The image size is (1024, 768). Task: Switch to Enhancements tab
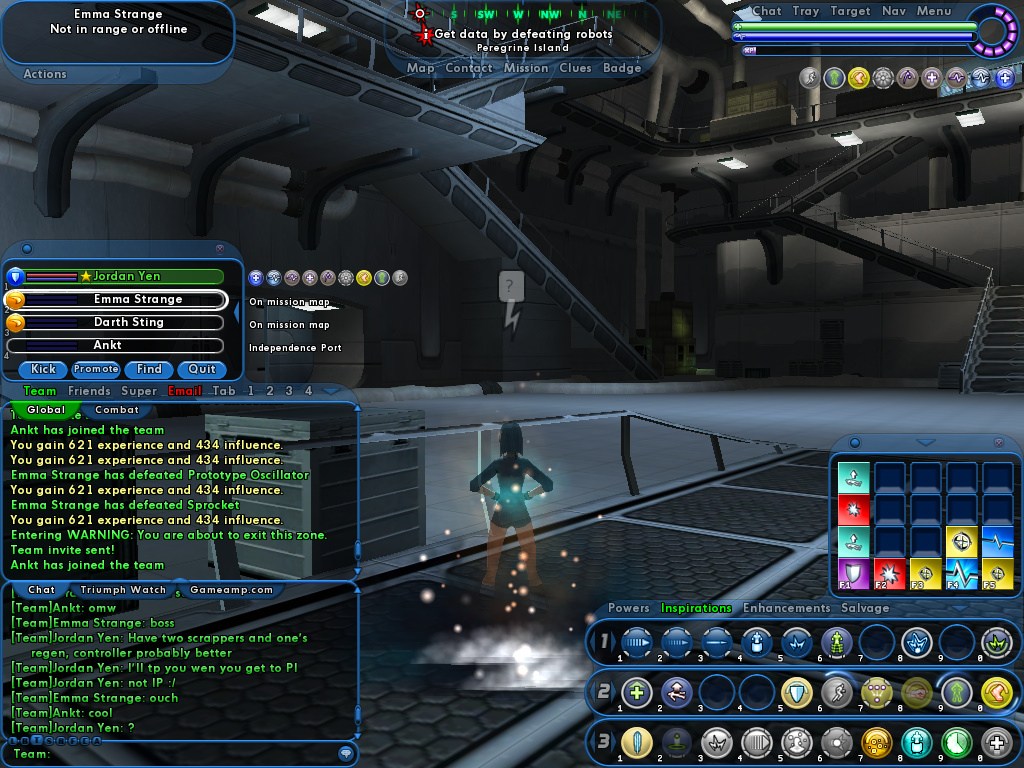786,608
